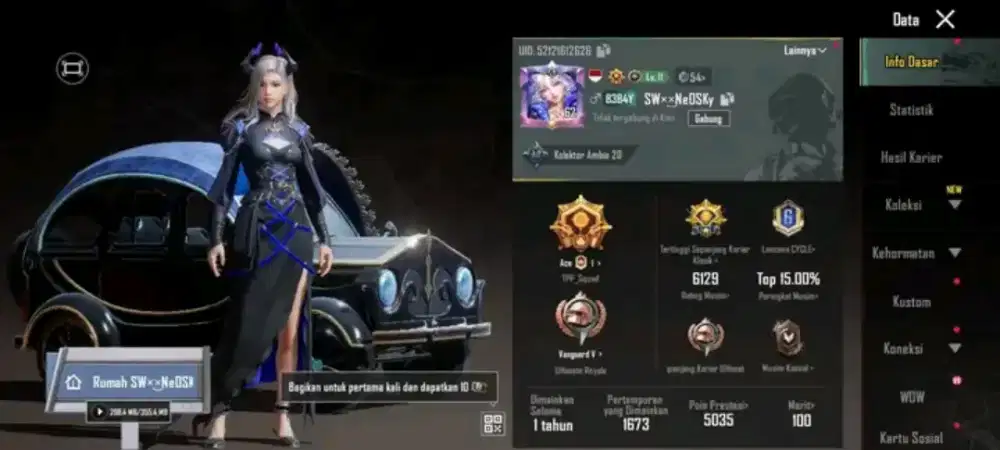This screenshot has width=1000, height=450.
Task: Open the QR code share icon
Action: (x=493, y=423)
